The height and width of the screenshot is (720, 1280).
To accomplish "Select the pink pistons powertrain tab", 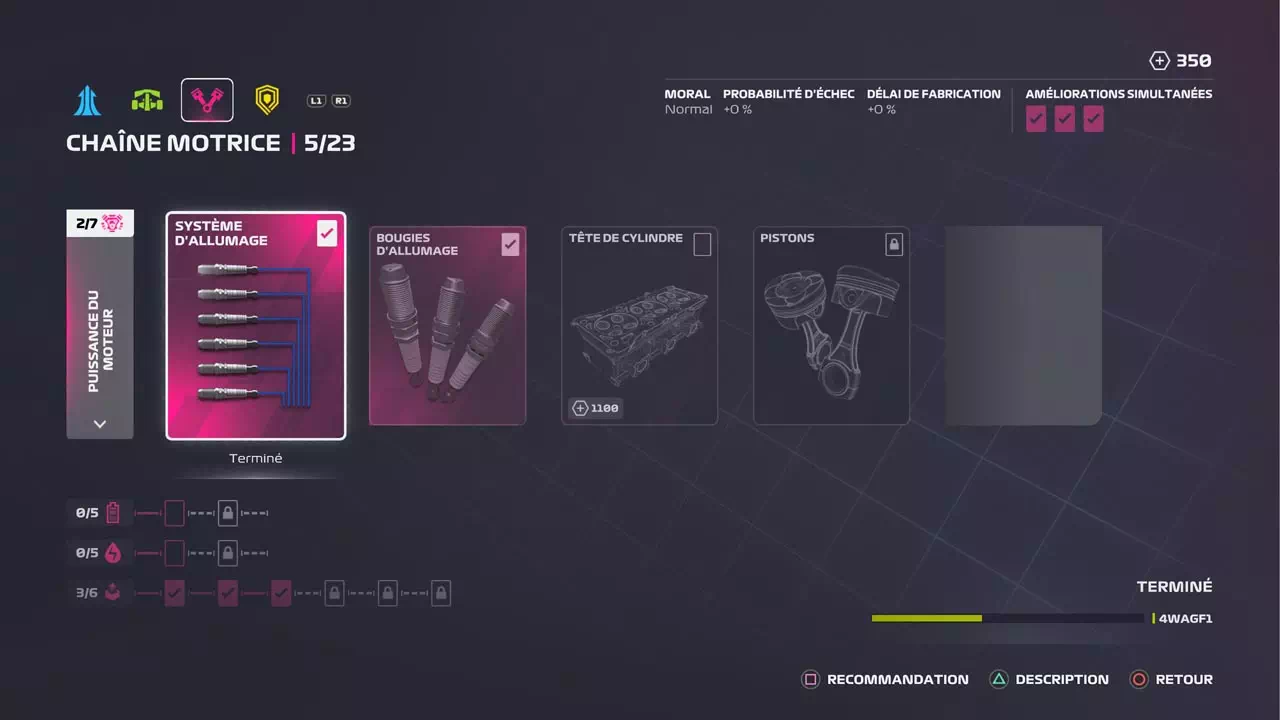I will [207, 100].
